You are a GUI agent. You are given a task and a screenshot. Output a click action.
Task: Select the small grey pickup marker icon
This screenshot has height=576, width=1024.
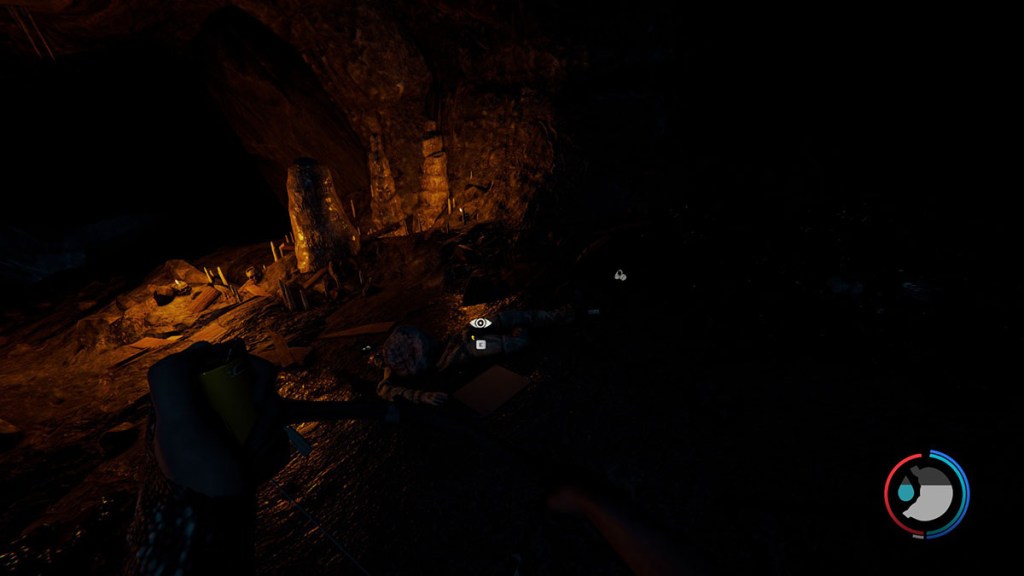click(x=620, y=275)
